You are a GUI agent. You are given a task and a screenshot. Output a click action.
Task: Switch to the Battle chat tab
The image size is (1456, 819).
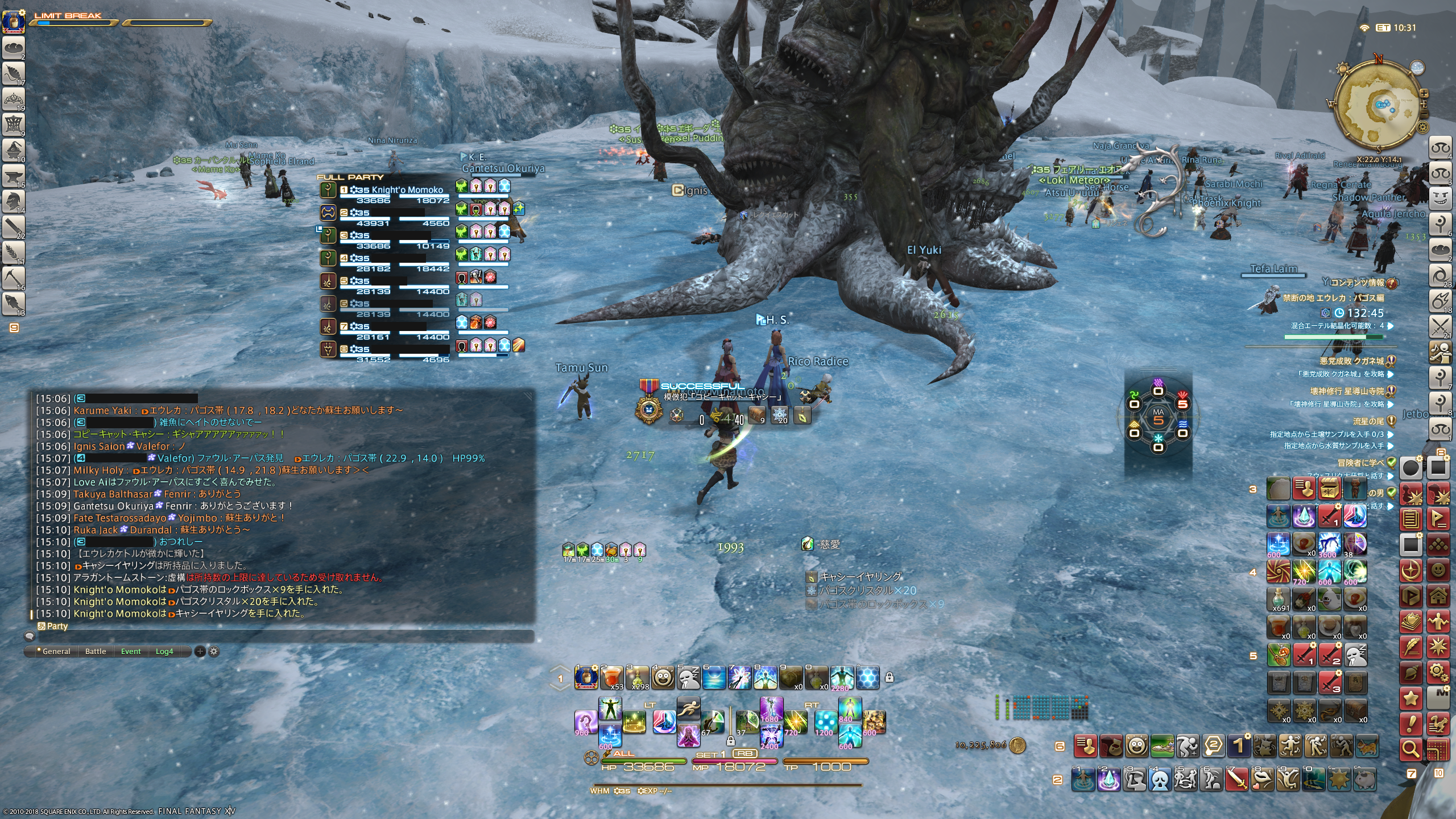coord(96,651)
